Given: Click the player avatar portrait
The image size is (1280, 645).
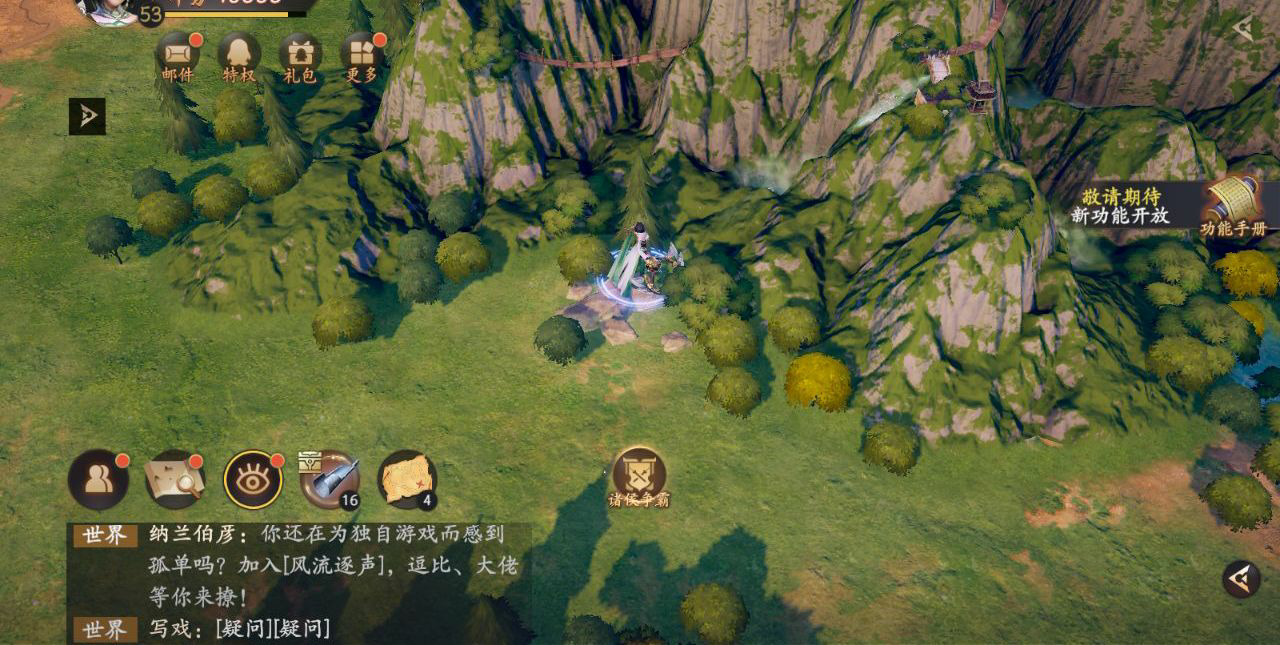Looking at the screenshot, I should [108, 10].
